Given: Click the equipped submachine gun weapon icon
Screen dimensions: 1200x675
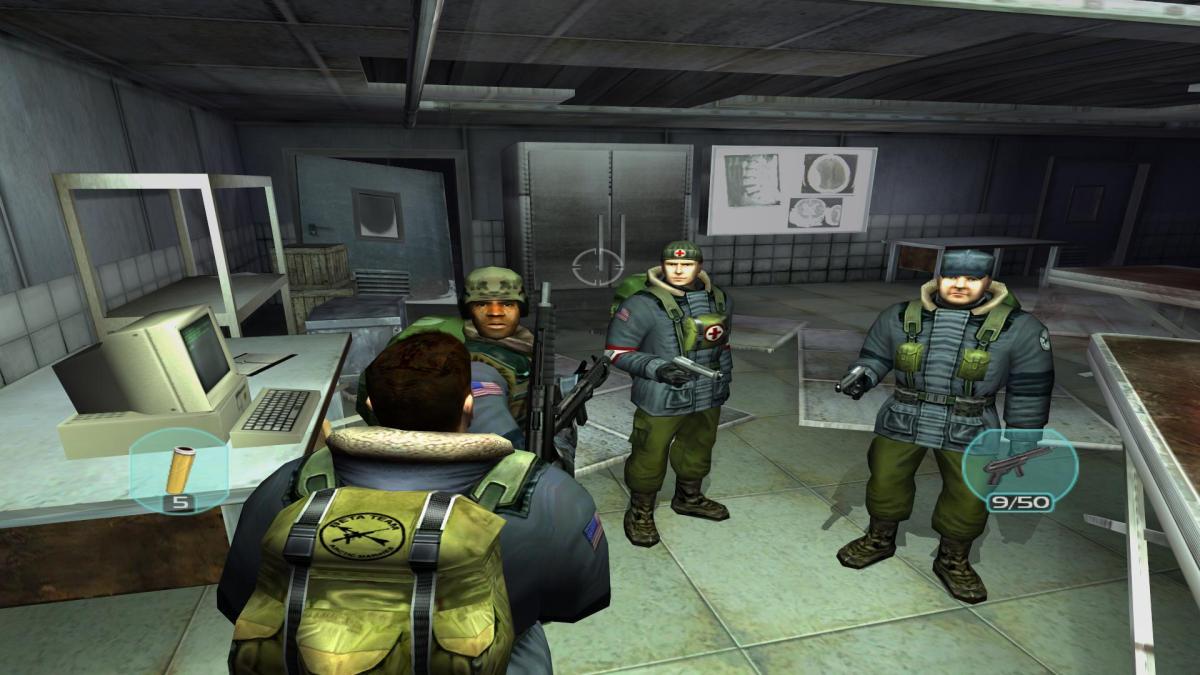Looking at the screenshot, I should point(1017,465).
